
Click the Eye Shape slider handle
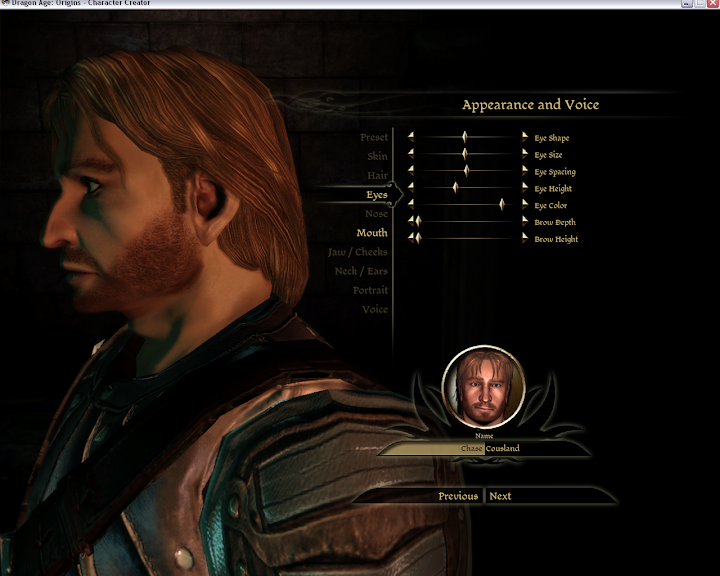(464, 137)
